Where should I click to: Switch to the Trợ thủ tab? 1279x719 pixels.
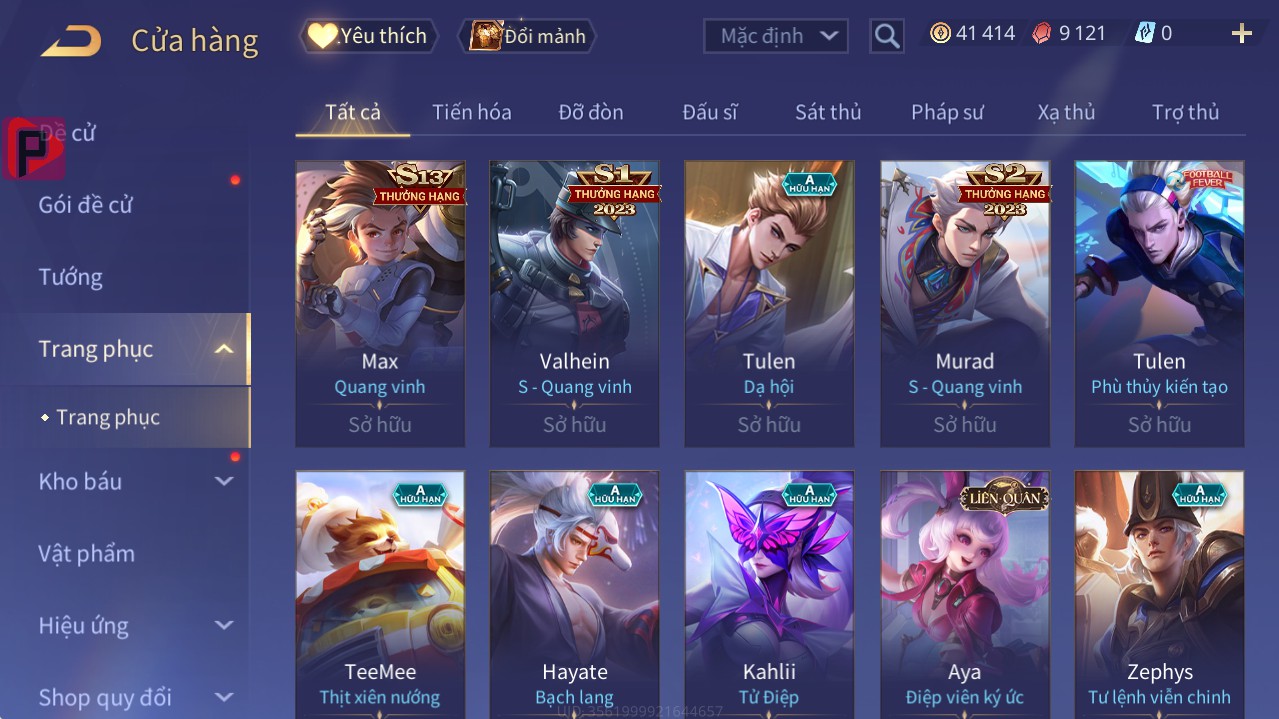1185,112
